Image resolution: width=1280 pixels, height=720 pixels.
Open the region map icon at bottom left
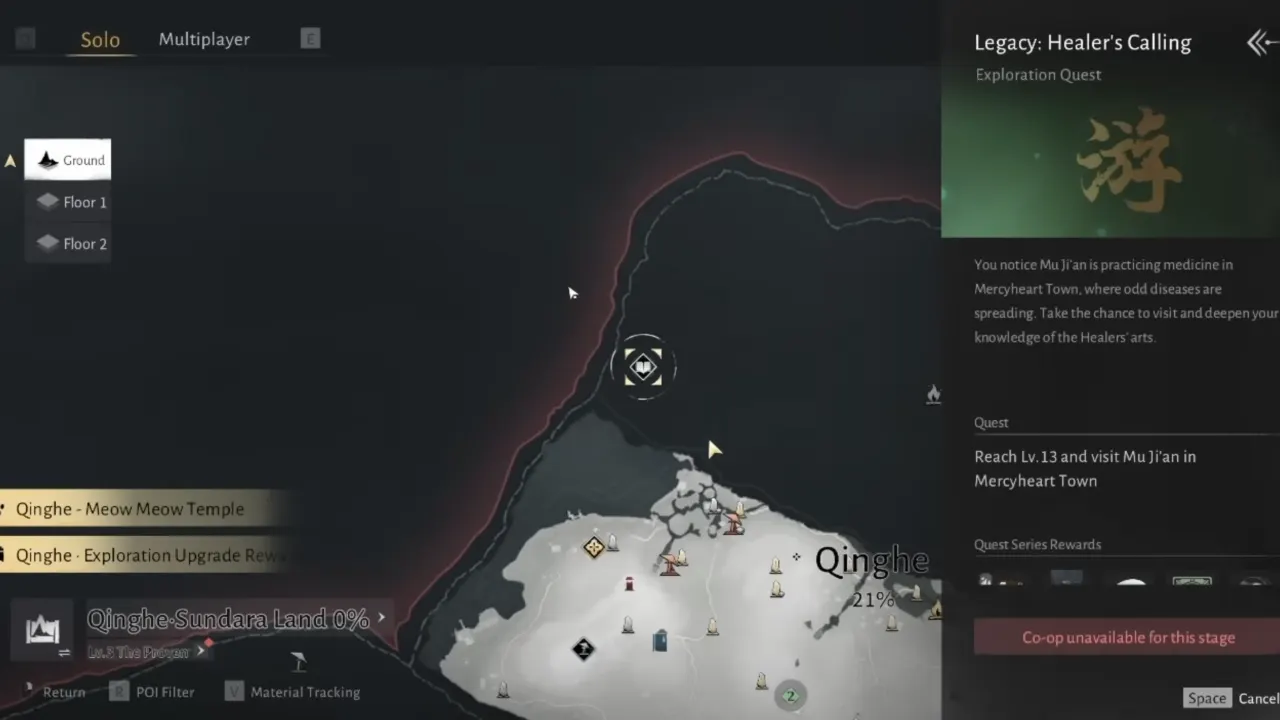(42, 630)
